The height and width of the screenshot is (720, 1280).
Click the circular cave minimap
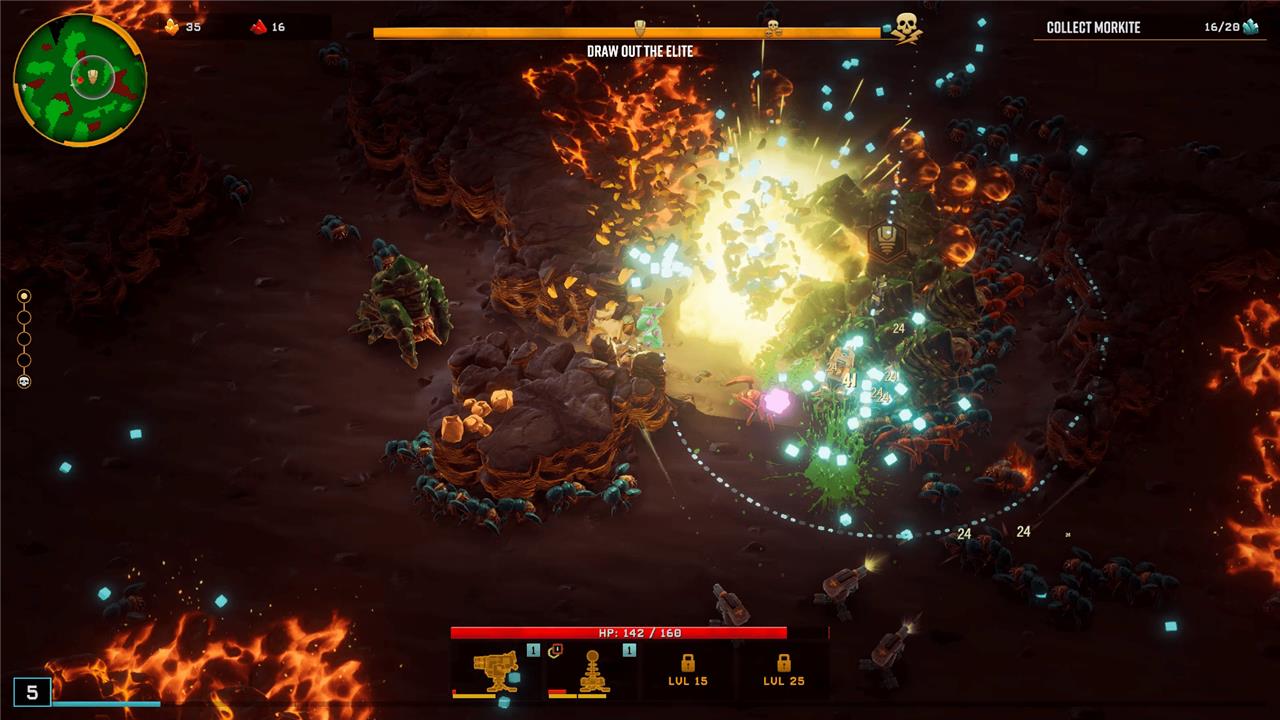tap(80, 80)
